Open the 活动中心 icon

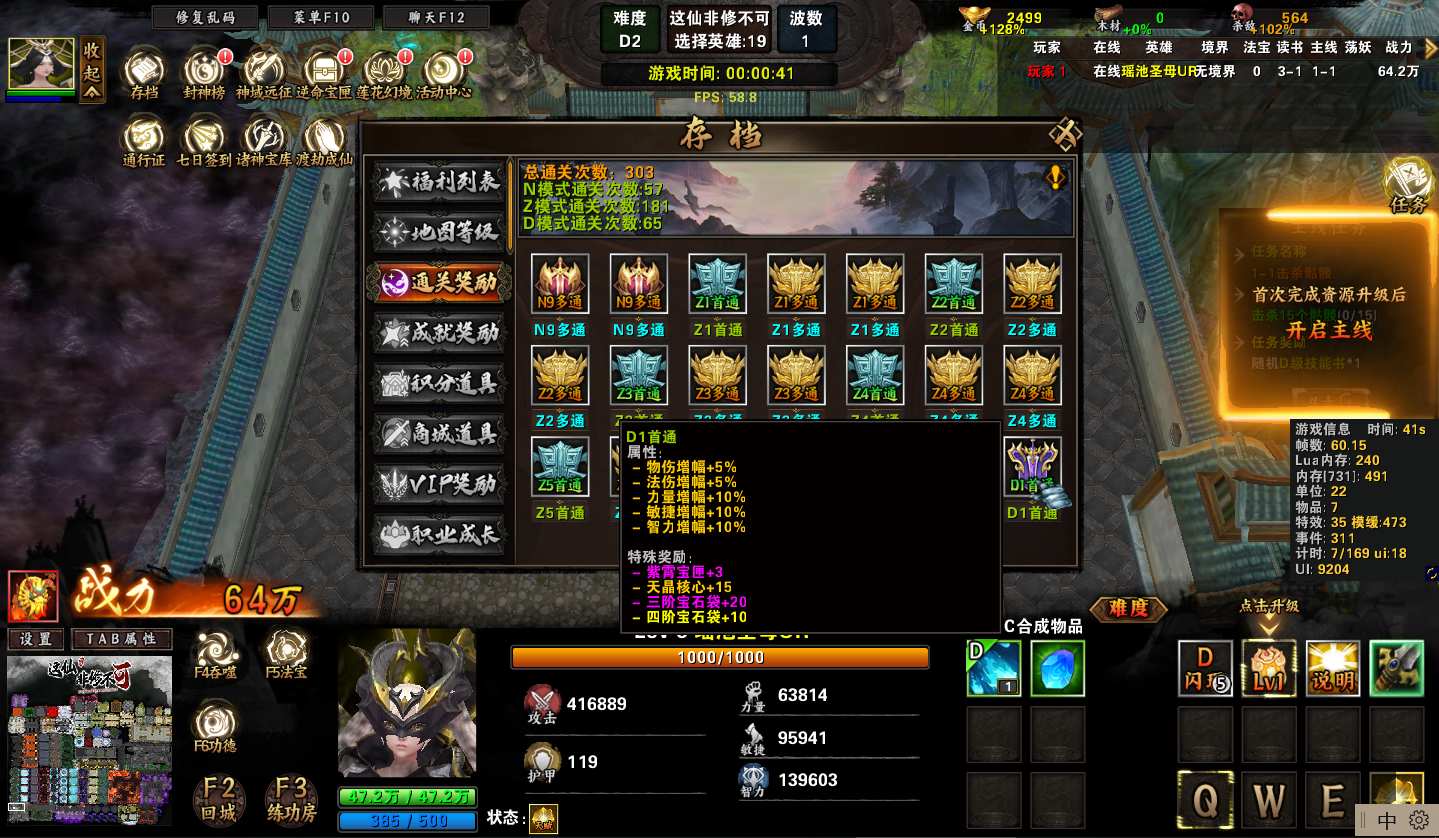tap(443, 75)
